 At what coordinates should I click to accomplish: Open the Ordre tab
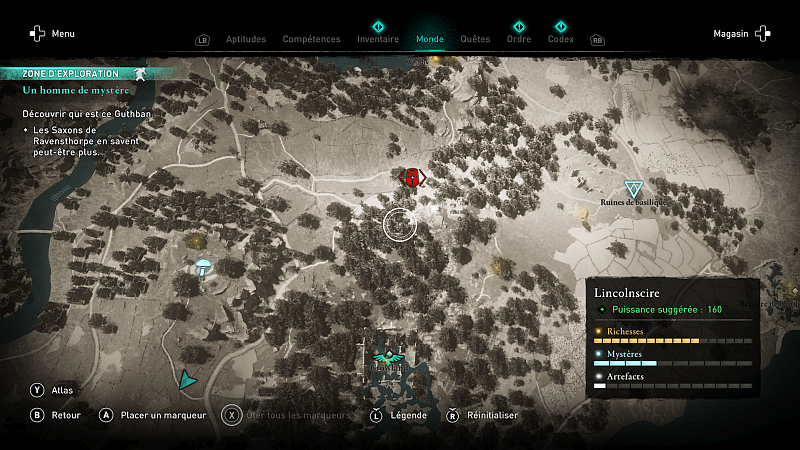(519, 39)
